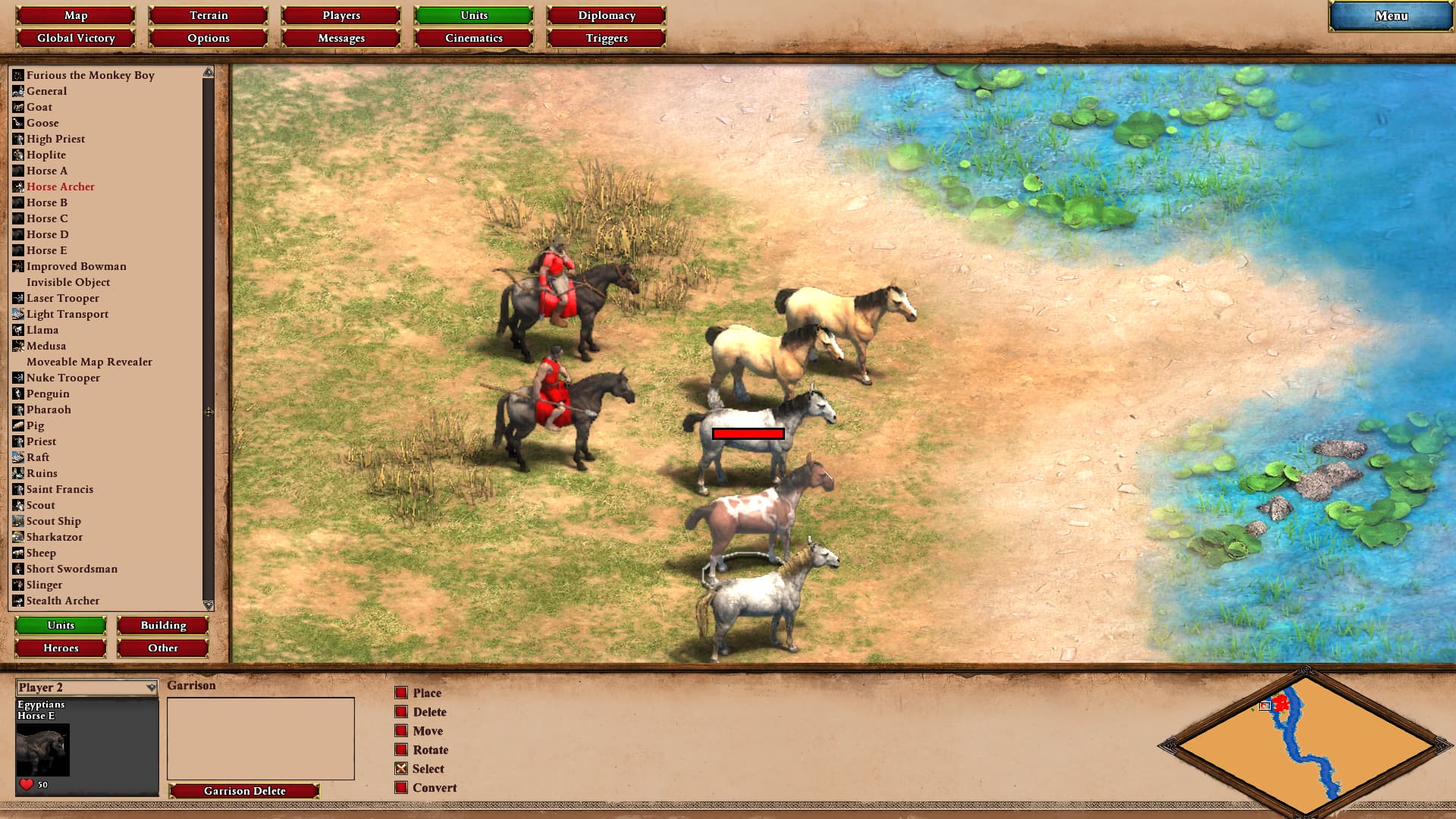The width and height of the screenshot is (1456, 819).
Task: Select Saint Francis in the list
Action: pos(60,489)
